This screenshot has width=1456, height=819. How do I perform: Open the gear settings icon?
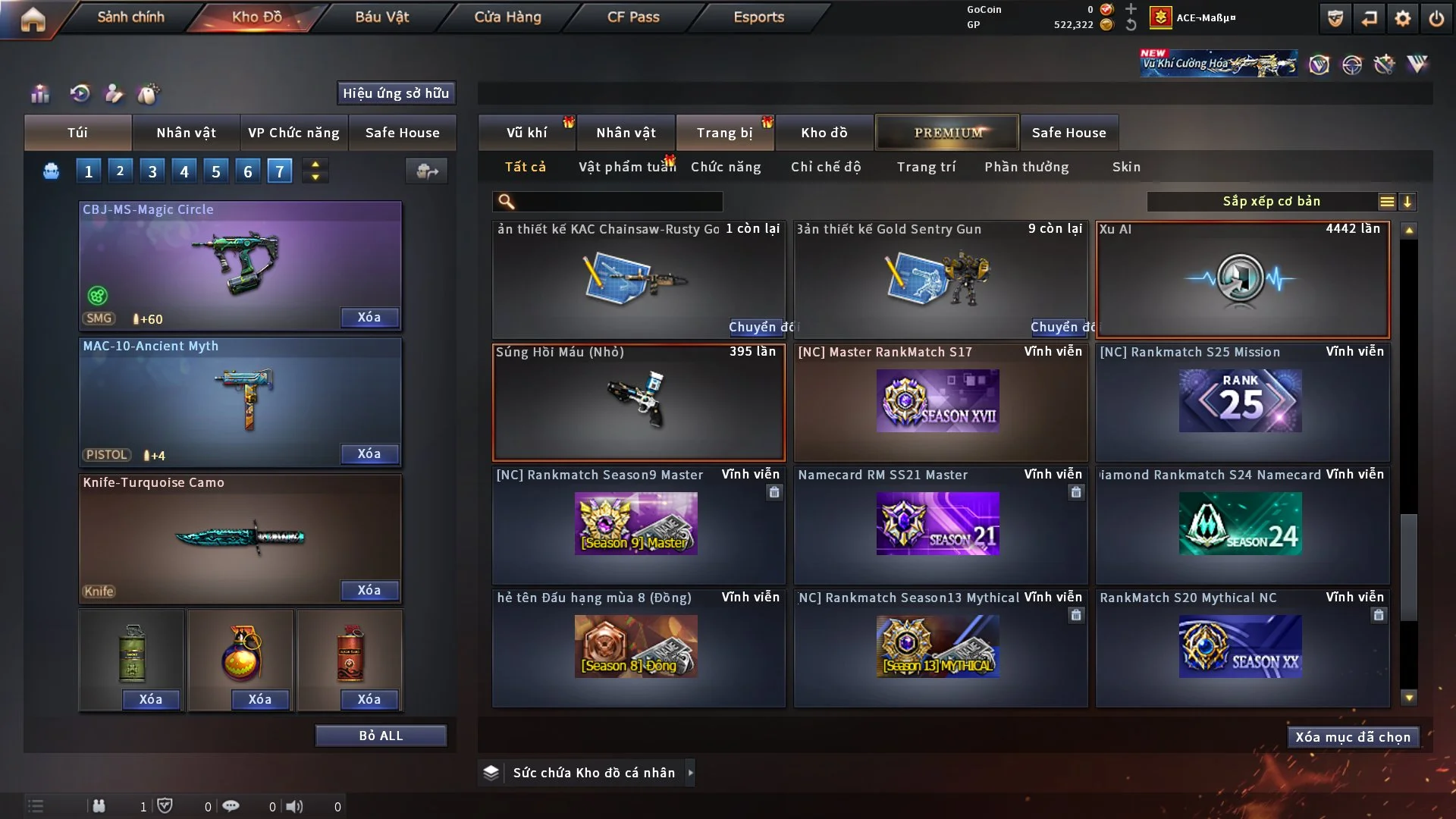(x=1402, y=18)
